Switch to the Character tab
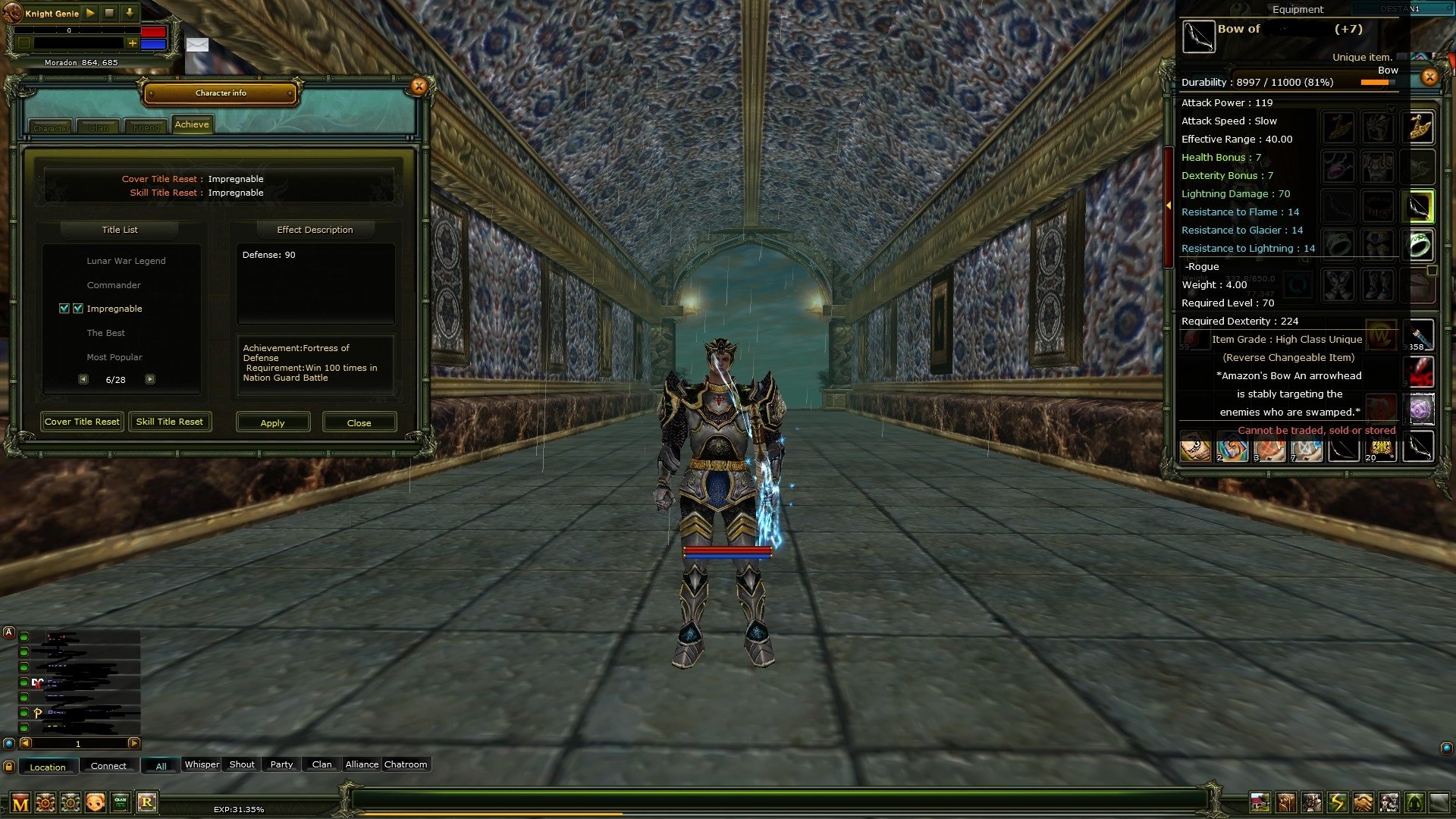1456x819 pixels. click(x=52, y=127)
